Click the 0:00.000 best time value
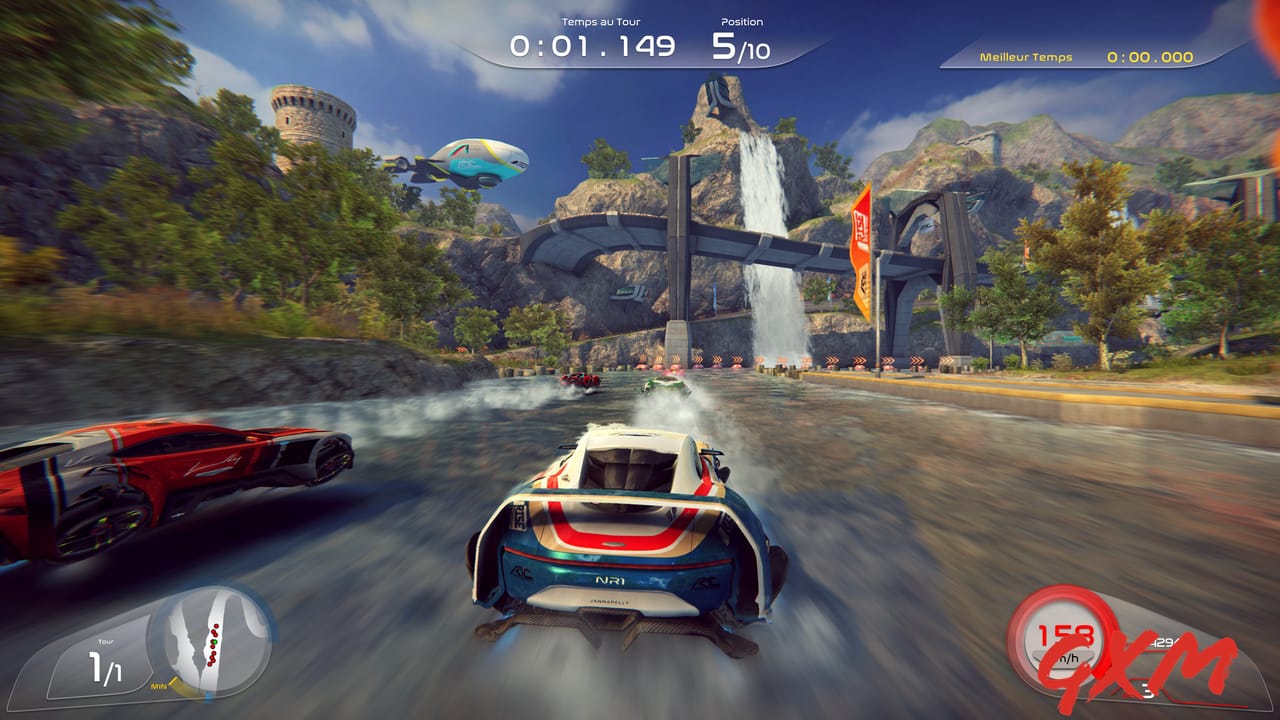The height and width of the screenshot is (720, 1280). [x=1148, y=58]
